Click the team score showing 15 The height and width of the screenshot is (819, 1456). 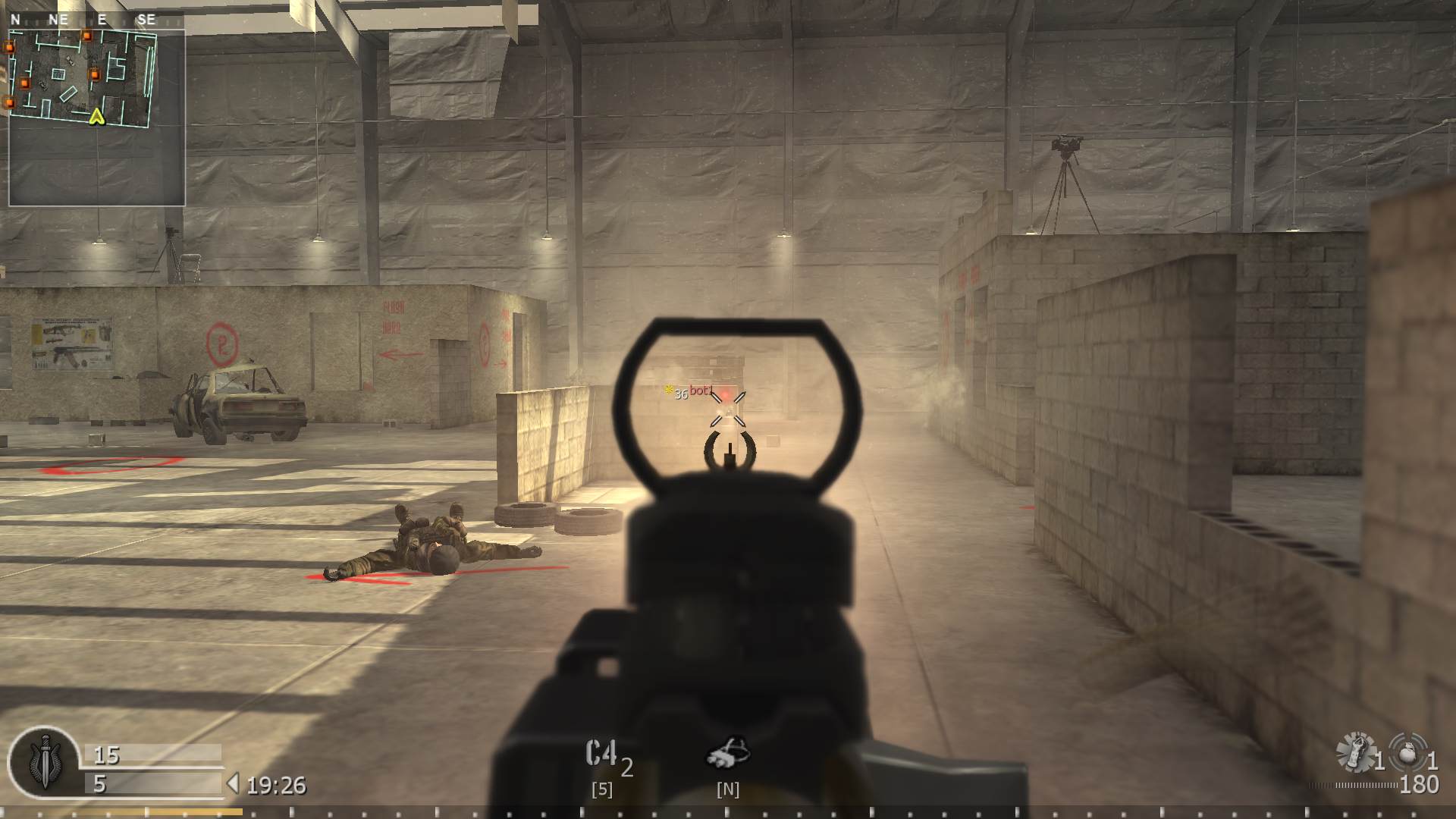coord(105,756)
